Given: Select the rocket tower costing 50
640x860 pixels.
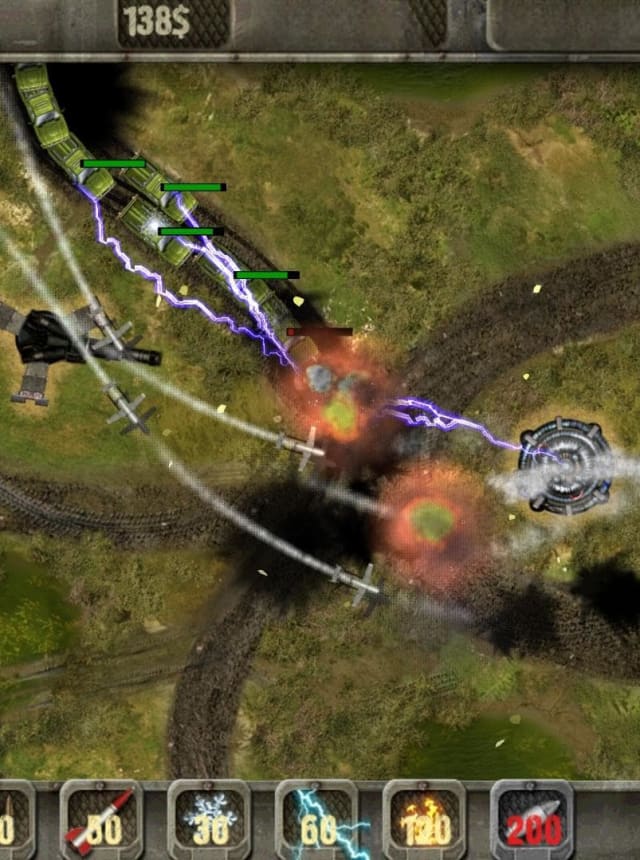Looking at the screenshot, I should click(x=101, y=820).
